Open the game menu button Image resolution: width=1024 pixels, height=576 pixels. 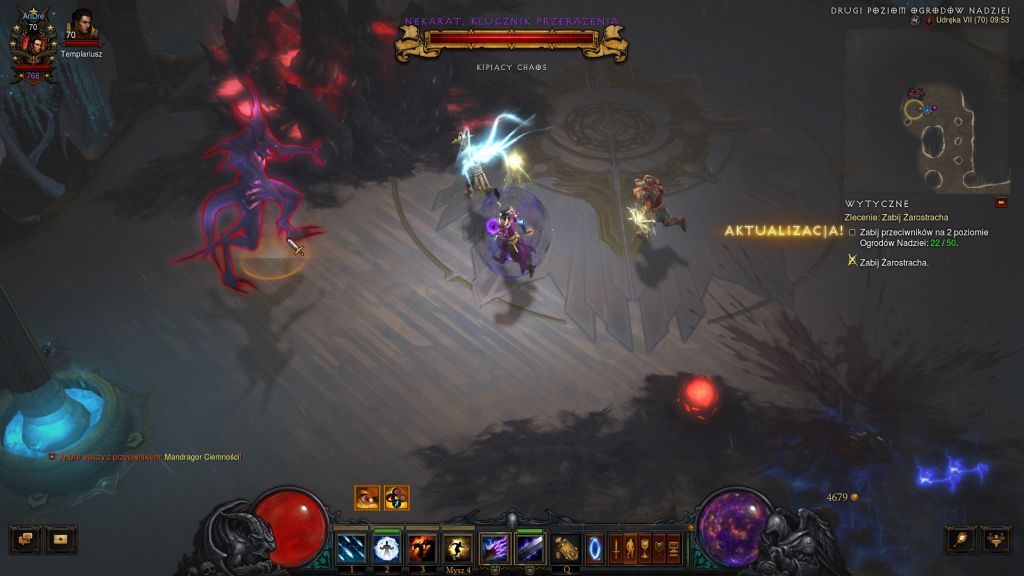tap(673, 548)
